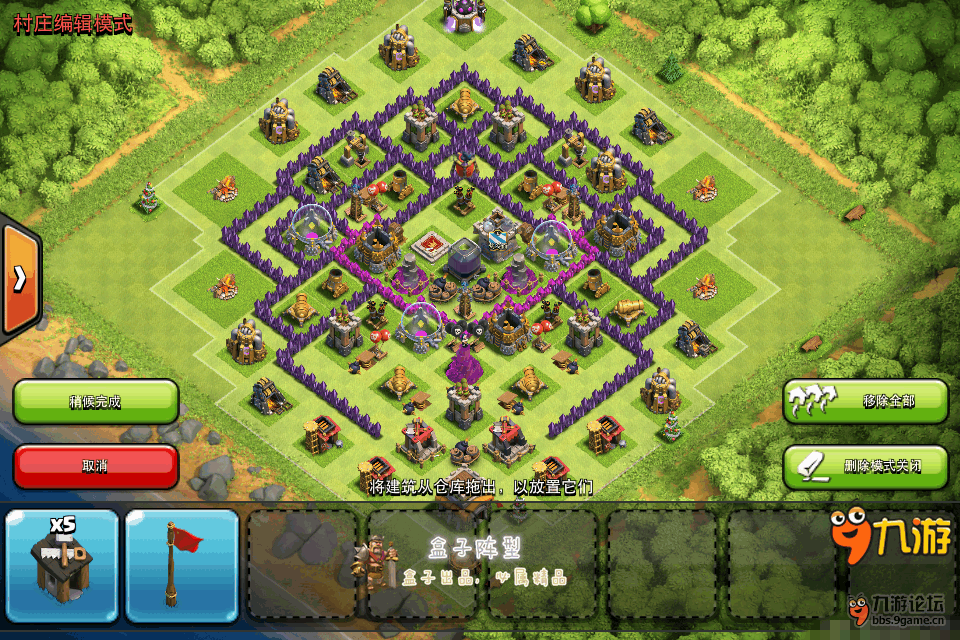Viewport: 960px width, 640px height.
Task: Select the 移除全部 remove-all button
Action: tap(865, 402)
